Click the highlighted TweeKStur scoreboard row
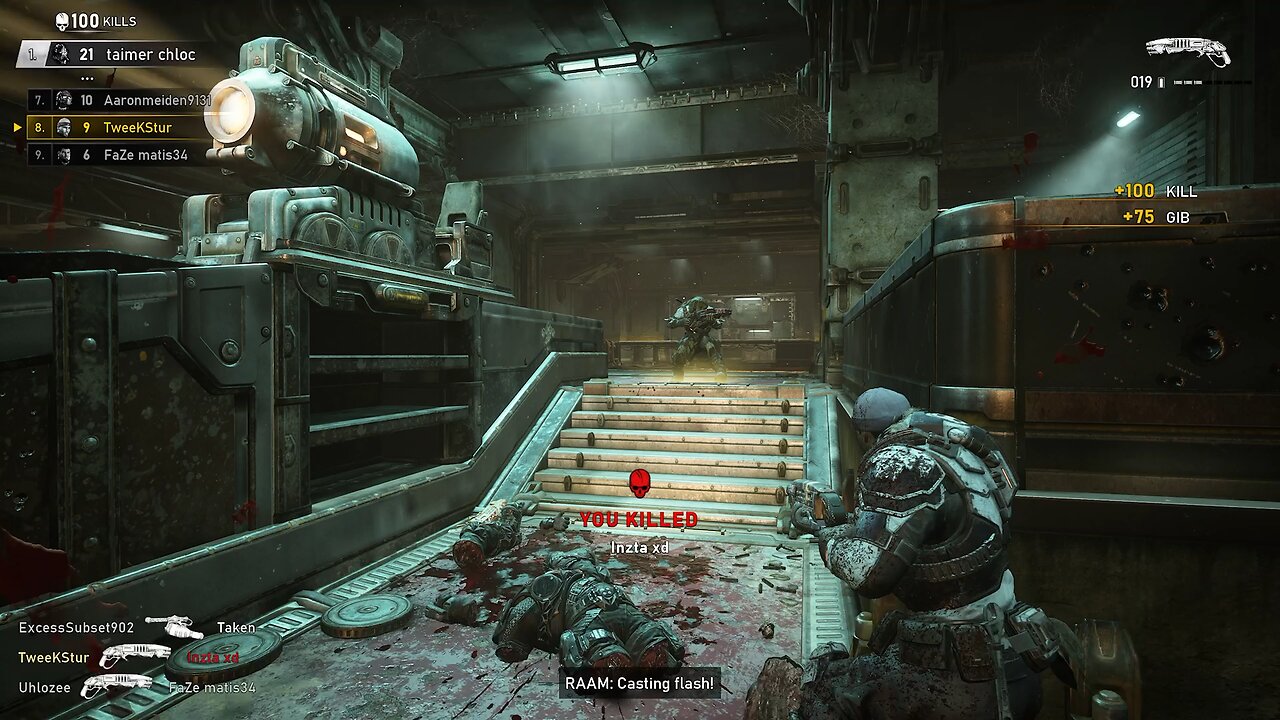This screenshot has width=1280, height=720. 120,128
